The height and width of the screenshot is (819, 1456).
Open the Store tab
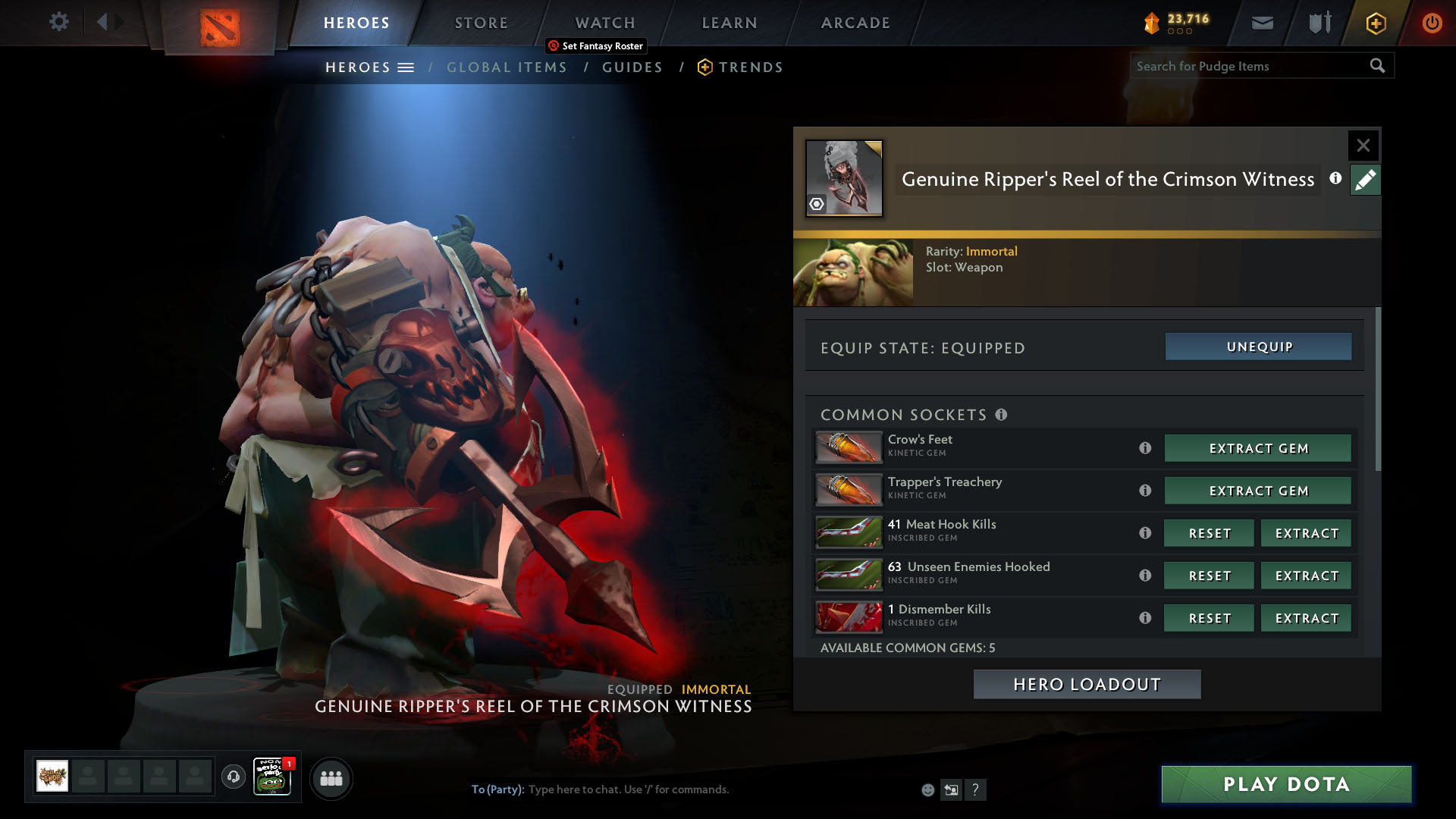point(481,23)
